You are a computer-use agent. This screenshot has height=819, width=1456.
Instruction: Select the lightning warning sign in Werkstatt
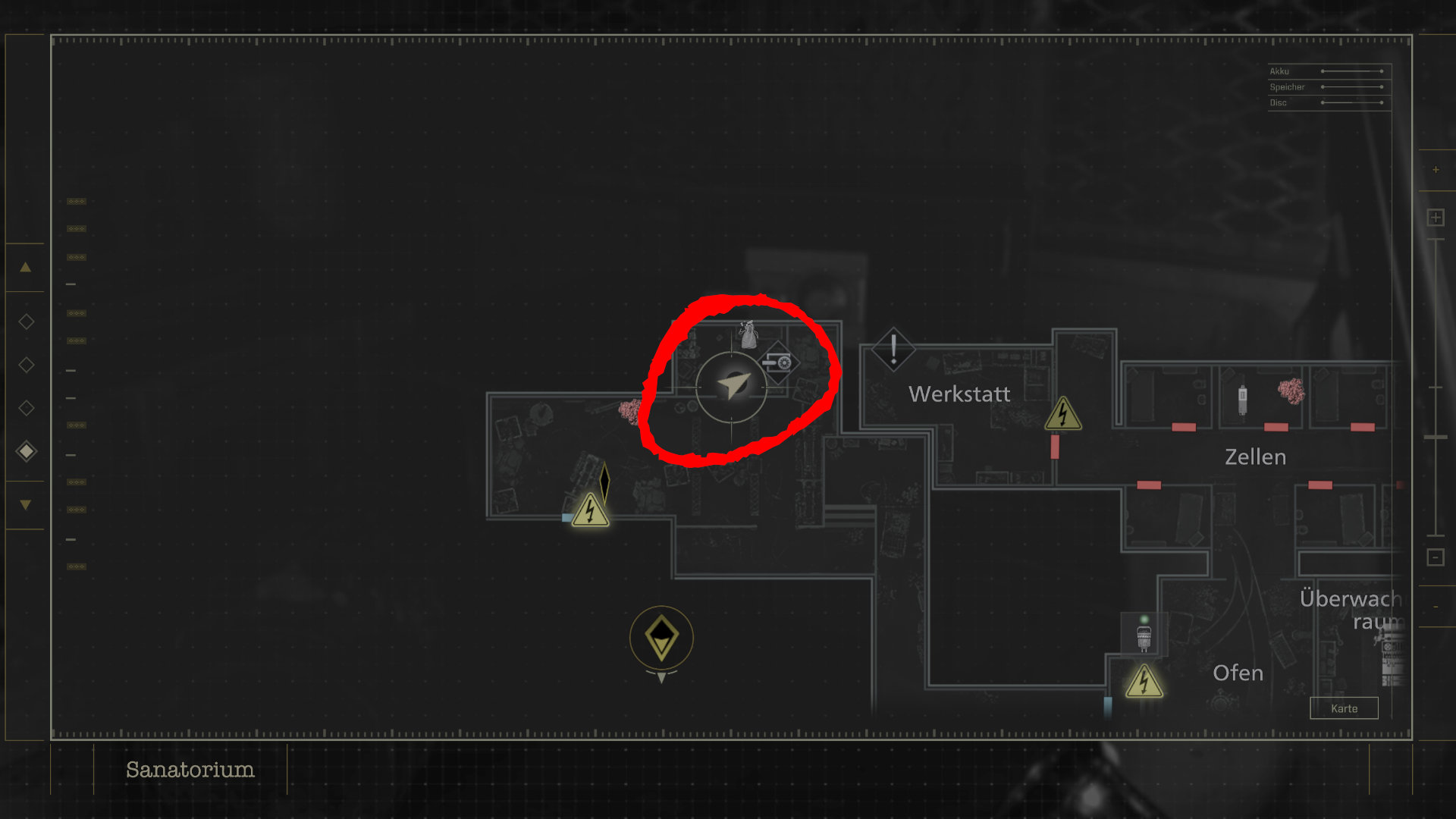[1063, 414]
